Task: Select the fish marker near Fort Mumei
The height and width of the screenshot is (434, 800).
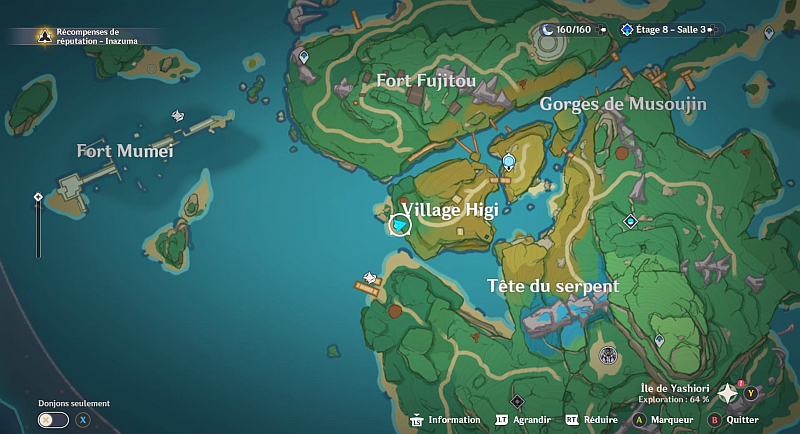Action: click(x=178, y=117)
